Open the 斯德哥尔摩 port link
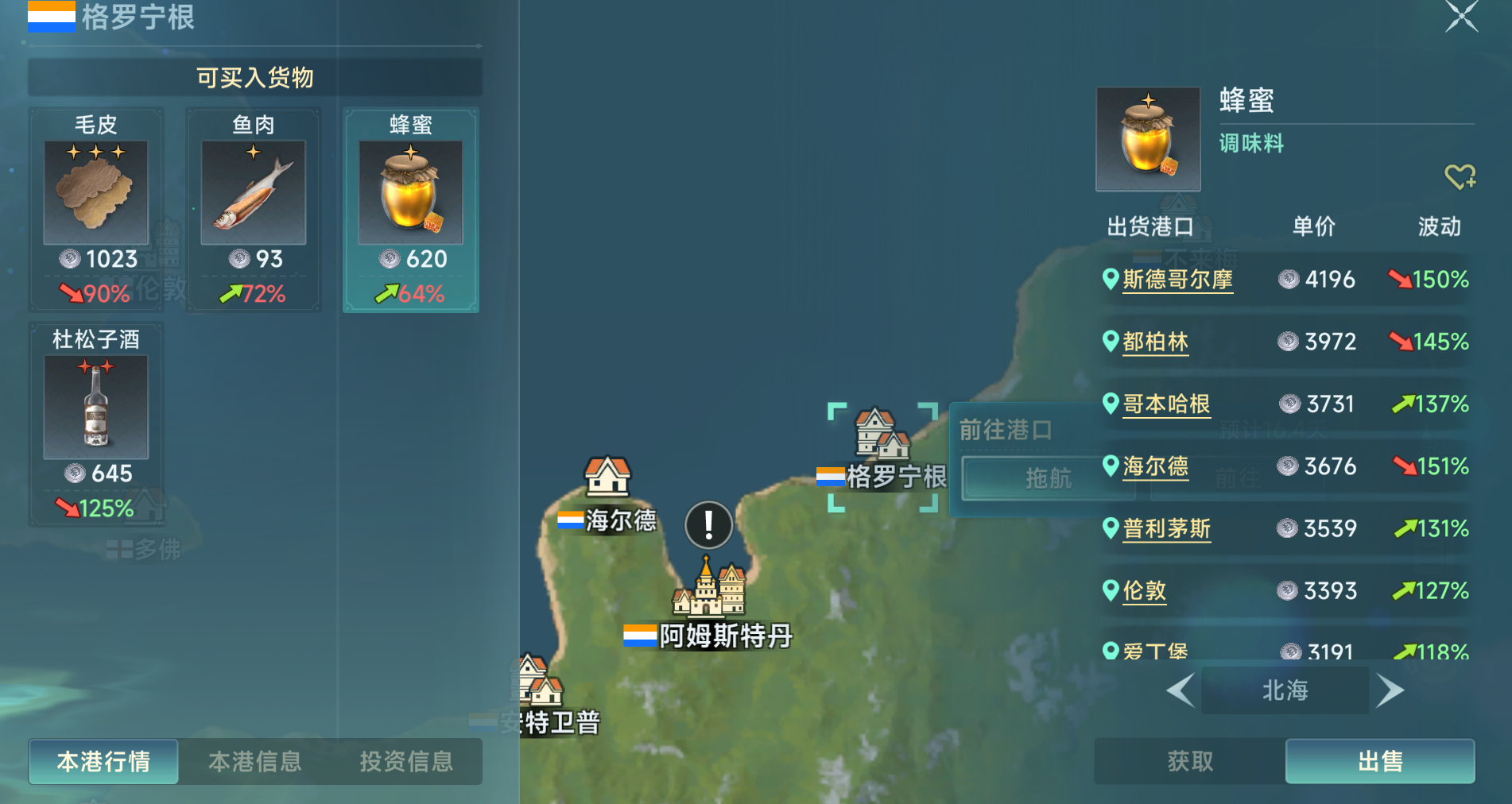 1177,280
